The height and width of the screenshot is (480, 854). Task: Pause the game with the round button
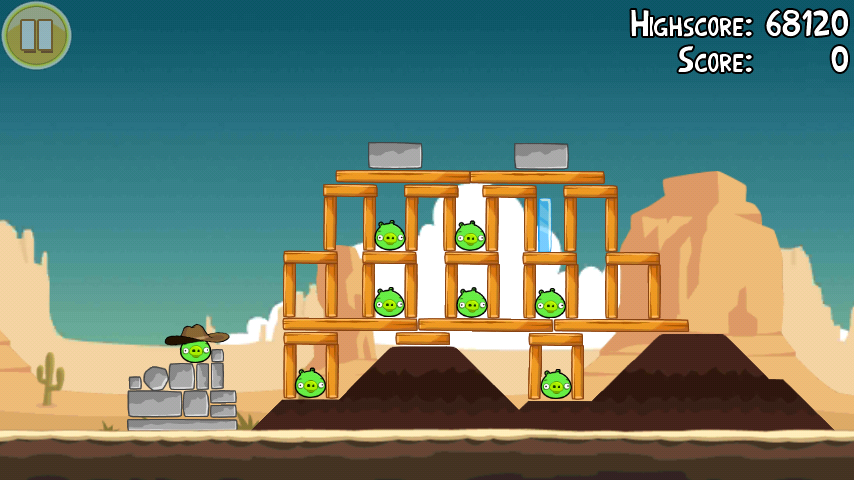point(37,35)
